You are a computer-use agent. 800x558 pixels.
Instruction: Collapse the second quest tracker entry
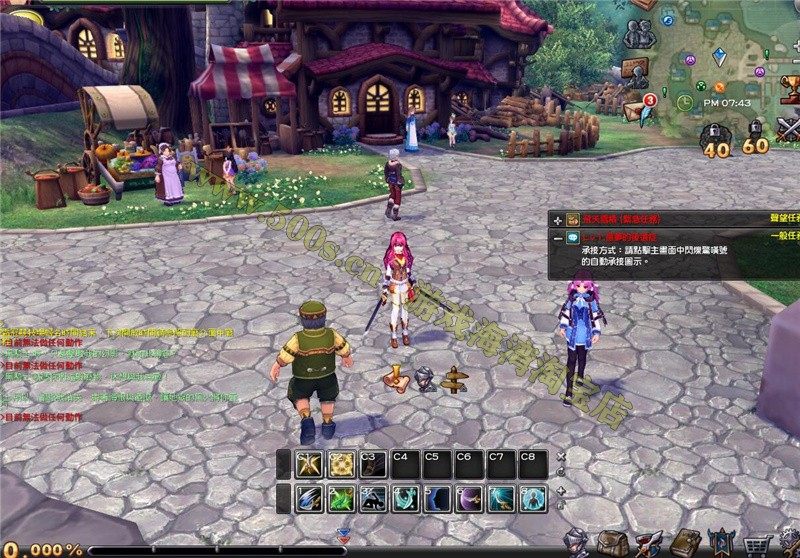pos(557,237)
